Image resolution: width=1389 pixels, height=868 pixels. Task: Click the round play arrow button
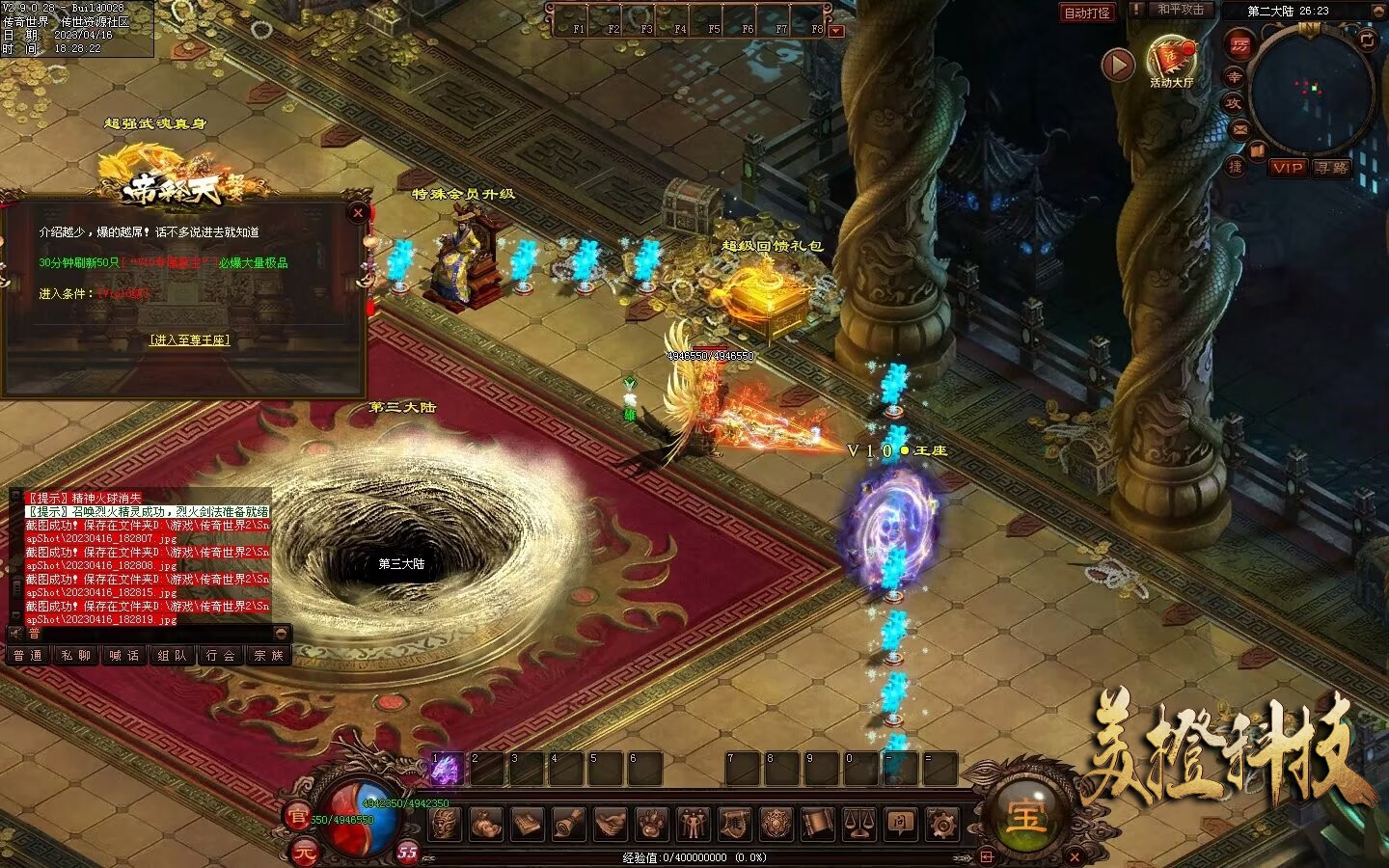[x=1118, y=65]
